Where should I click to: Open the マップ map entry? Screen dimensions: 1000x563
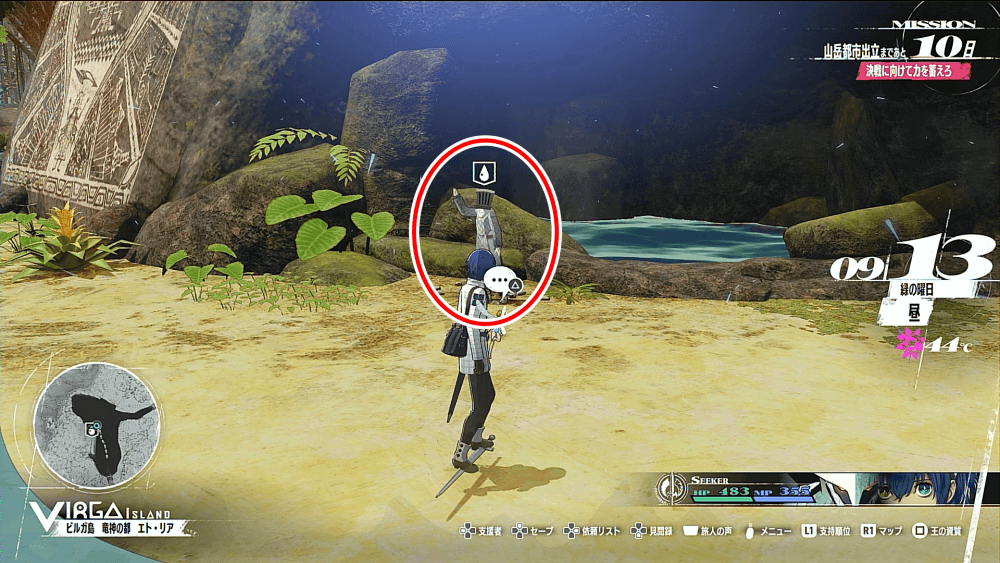tap(882, 530)
